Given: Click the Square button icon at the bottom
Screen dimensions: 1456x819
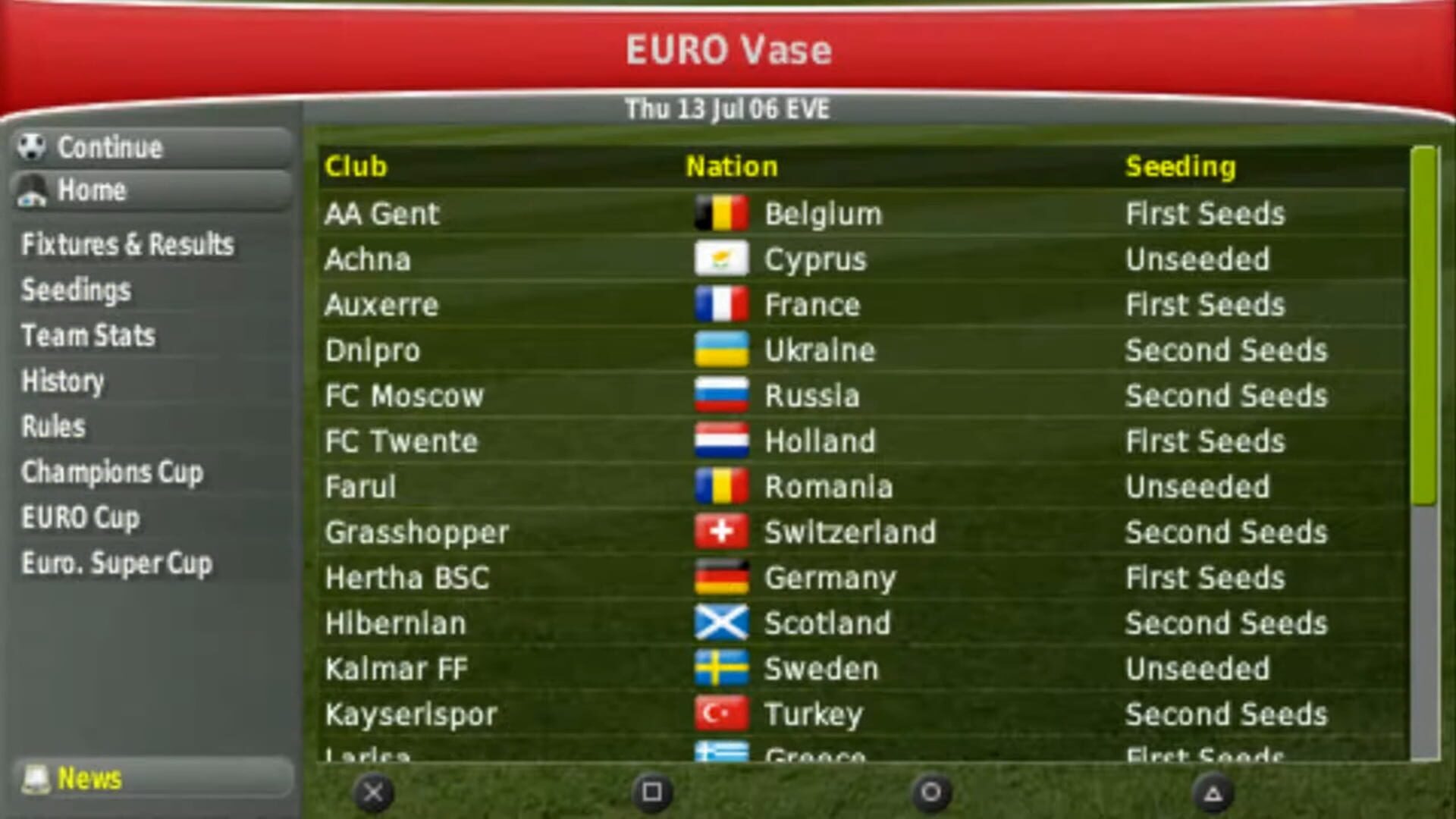Looking at the screenshot, I should (651, 792).
